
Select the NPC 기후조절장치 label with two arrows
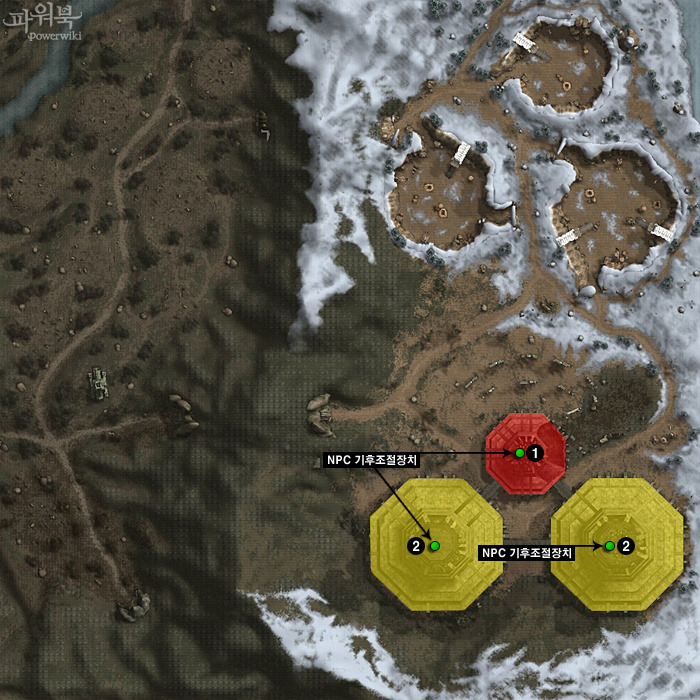coord(372,460)
